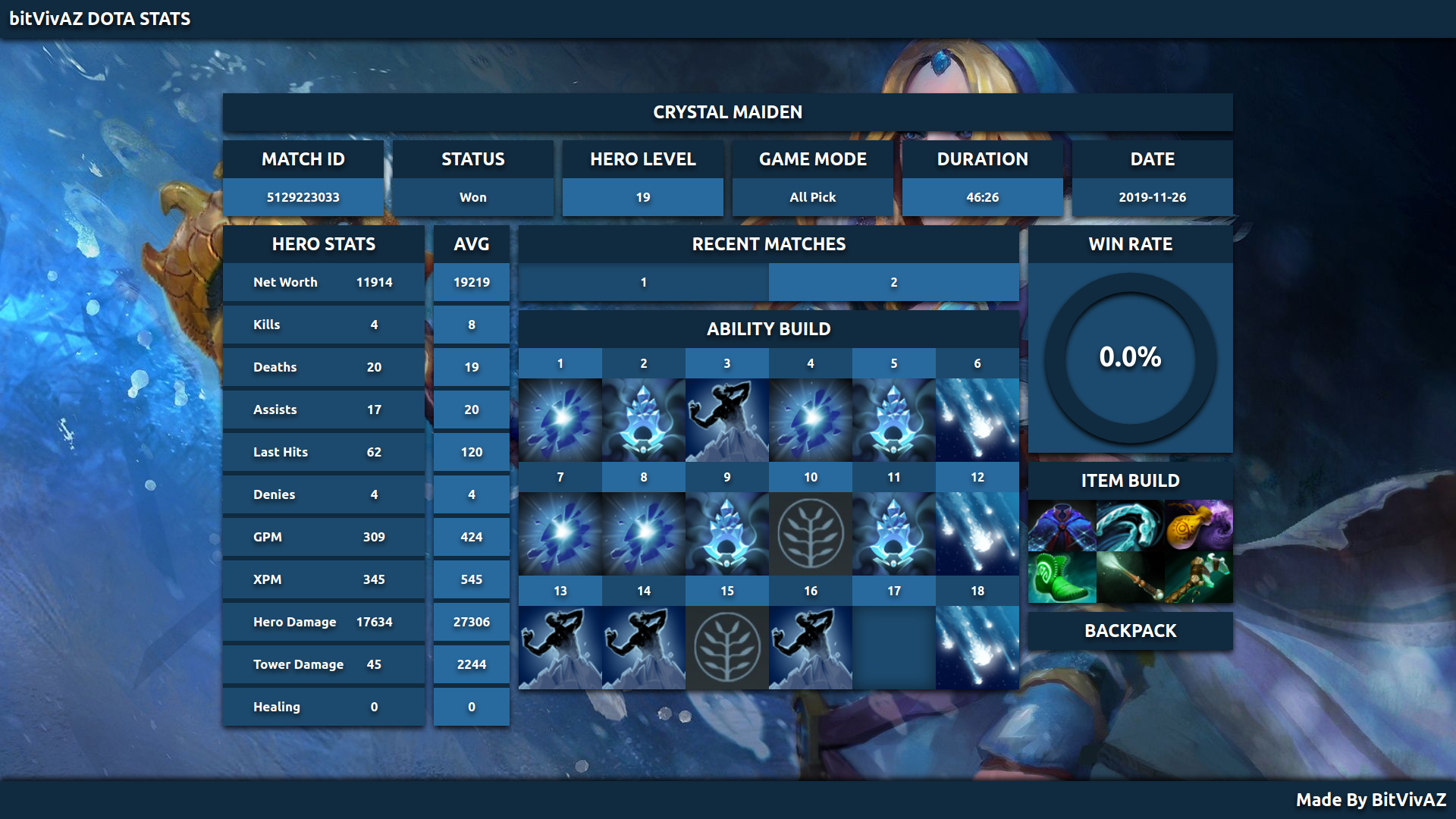1456x819 pixels.
Task: Choose the level 18 Freezing Field icon
Action: (977, 647)
